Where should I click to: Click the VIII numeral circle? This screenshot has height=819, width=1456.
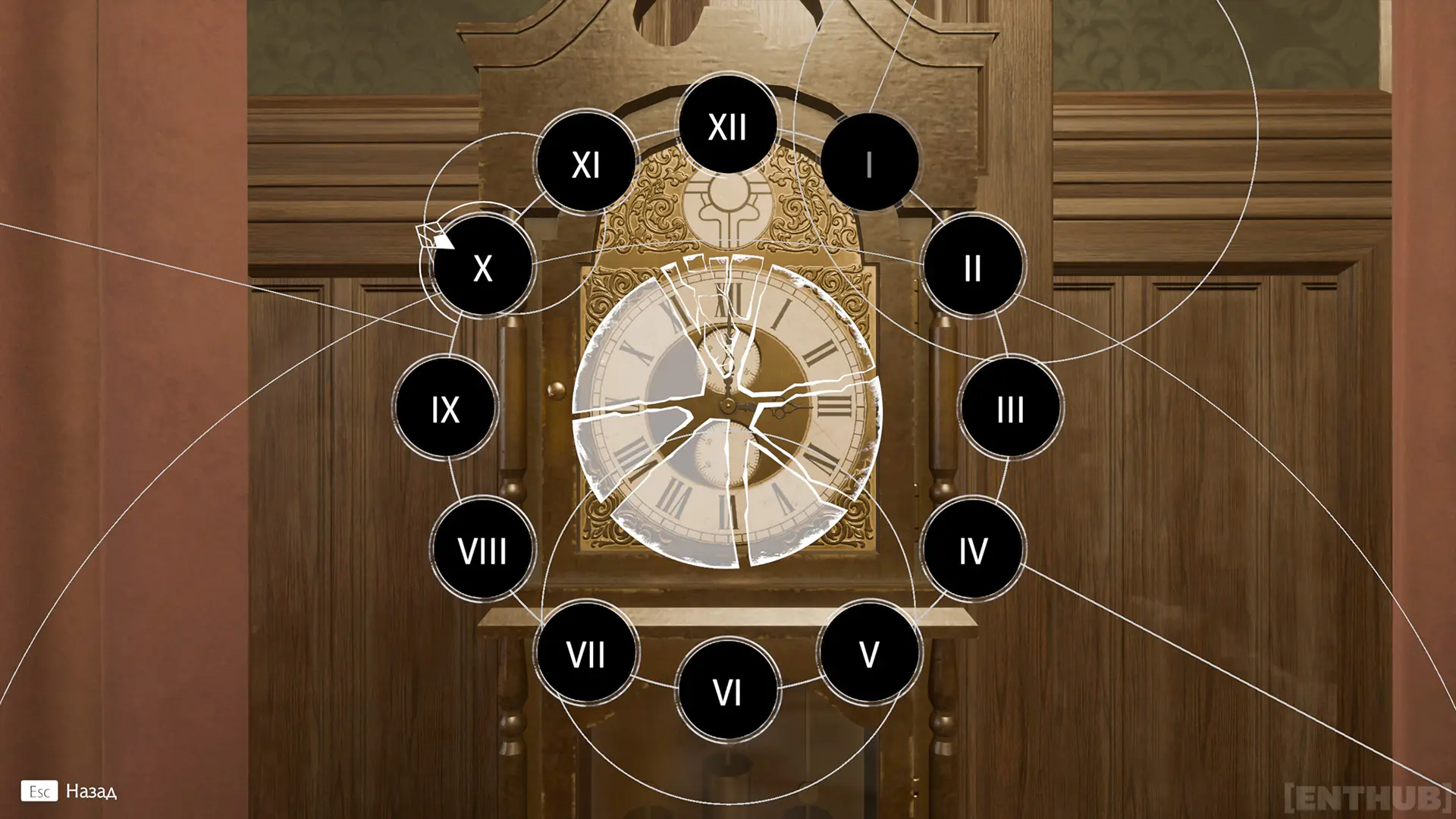(483, 550)
